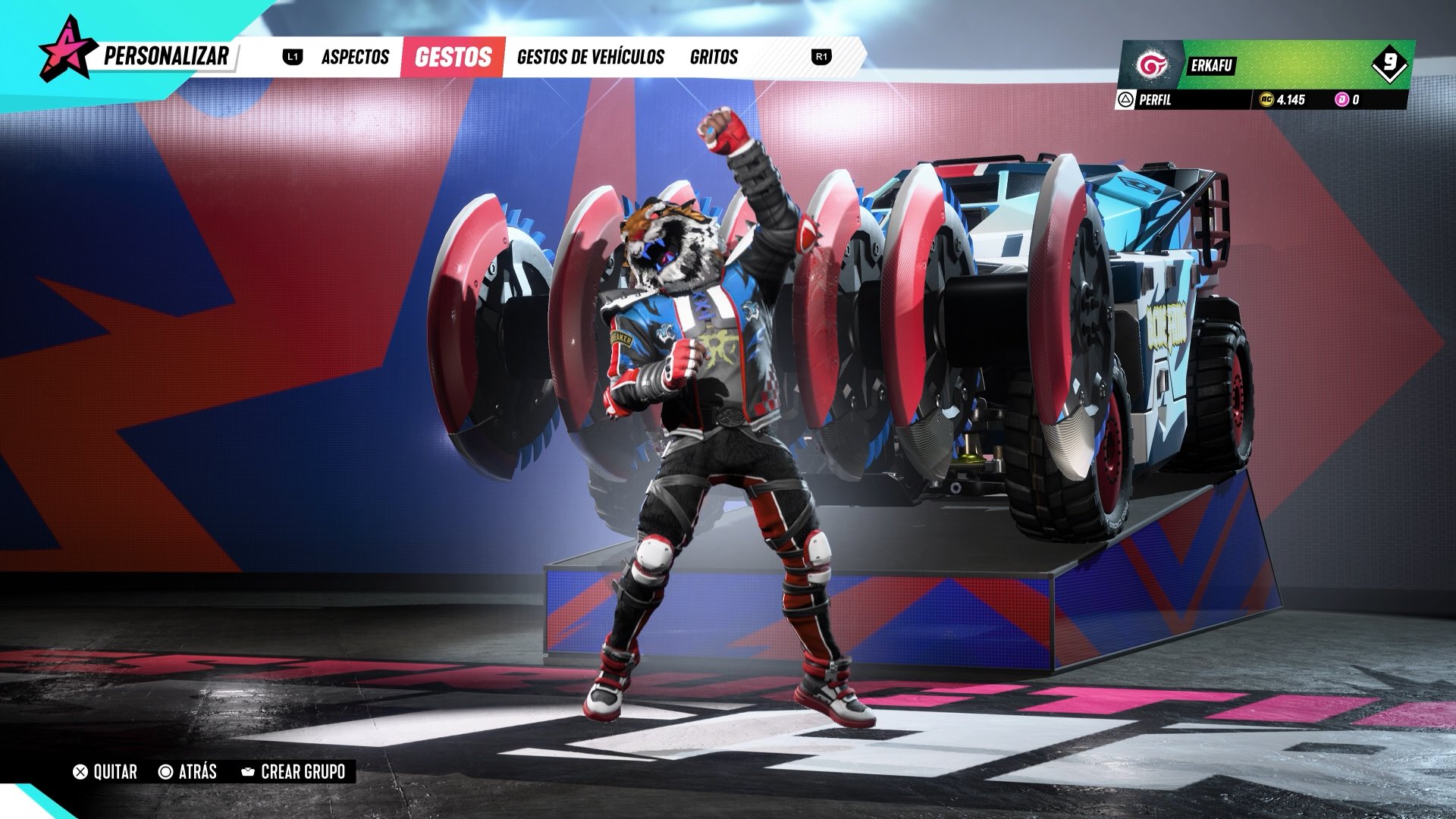
Task: Go back with the Atrás option
Action: 188,772
